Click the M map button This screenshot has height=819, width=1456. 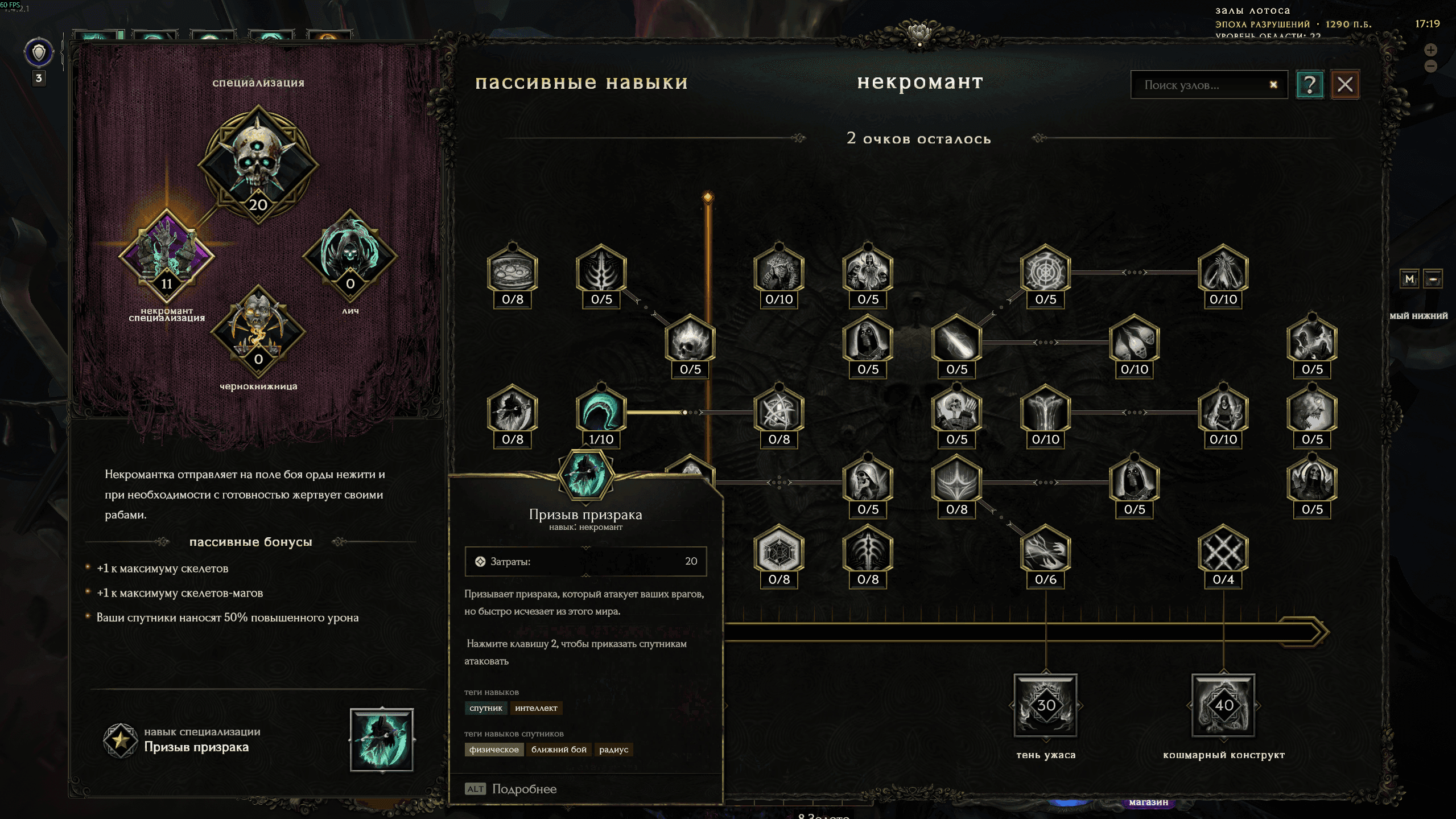1409,279
